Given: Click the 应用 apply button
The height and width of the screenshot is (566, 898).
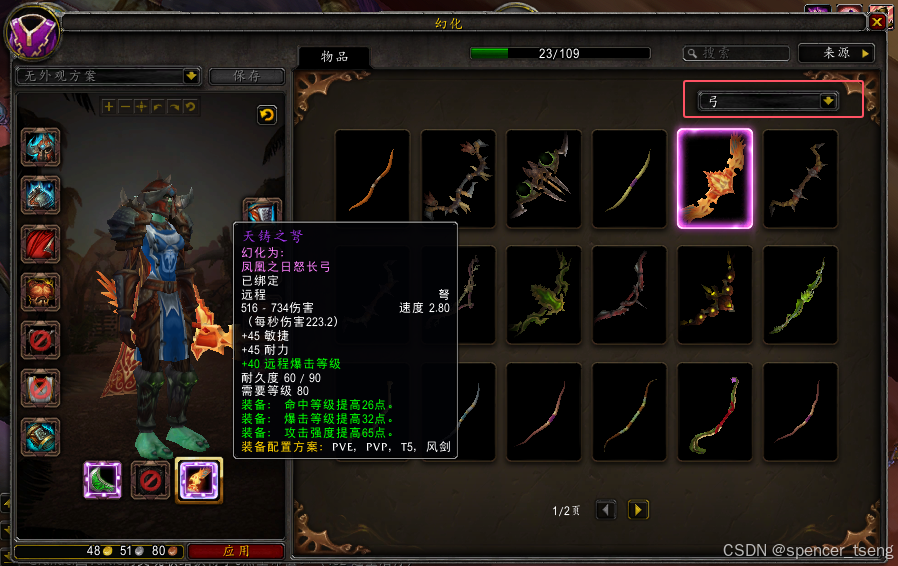Looking at the screenshot, I should (x=236, y=551).
